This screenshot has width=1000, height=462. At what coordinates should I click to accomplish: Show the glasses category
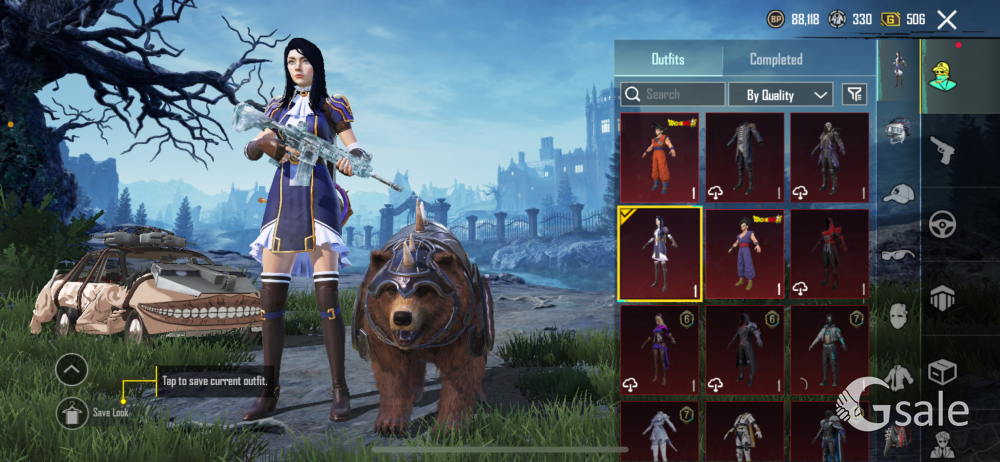pyautogui.click(x=898, y=254)
